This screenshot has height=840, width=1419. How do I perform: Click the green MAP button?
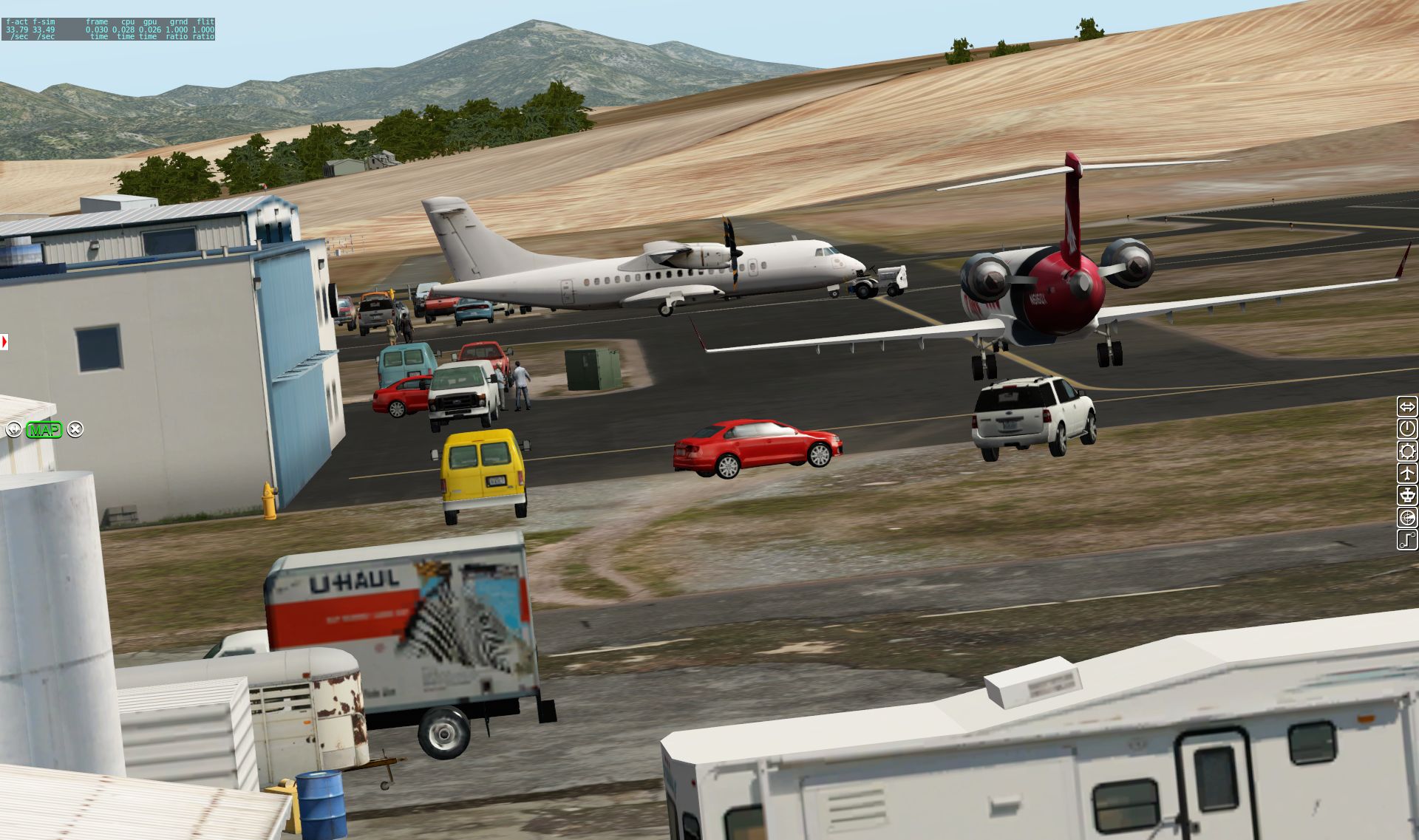pos(44,429)
